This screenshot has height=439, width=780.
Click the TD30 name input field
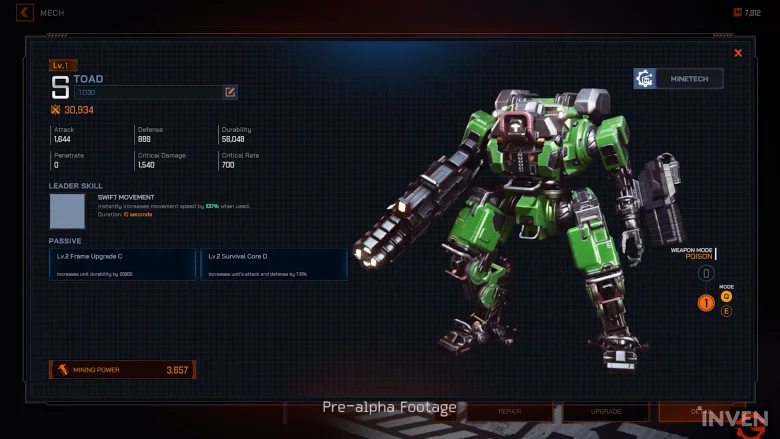pos(148,92)
